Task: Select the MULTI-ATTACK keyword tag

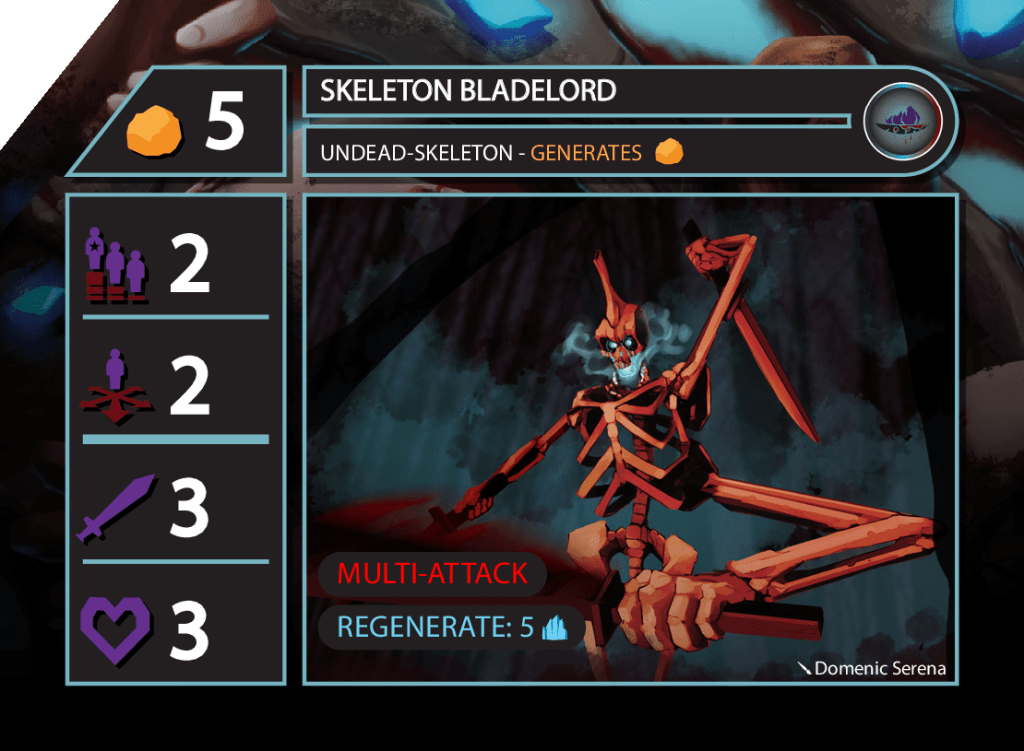Action: pos(432,574)
